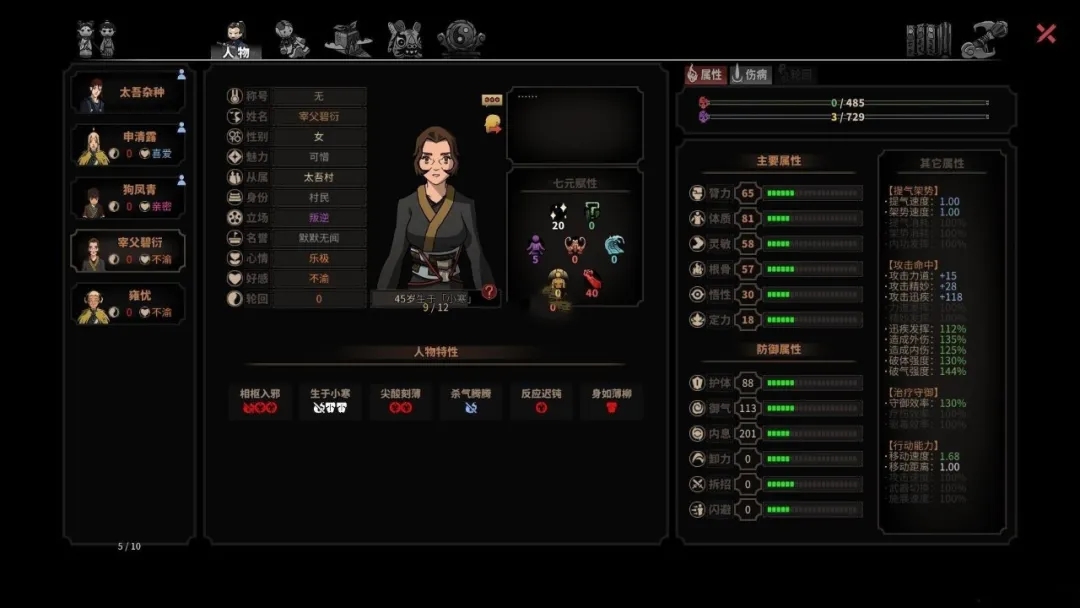This screenshot has width=1080, height=608.
Task: Open the speech bubble icon beside the portrait
Action: [x=491, y=100]
